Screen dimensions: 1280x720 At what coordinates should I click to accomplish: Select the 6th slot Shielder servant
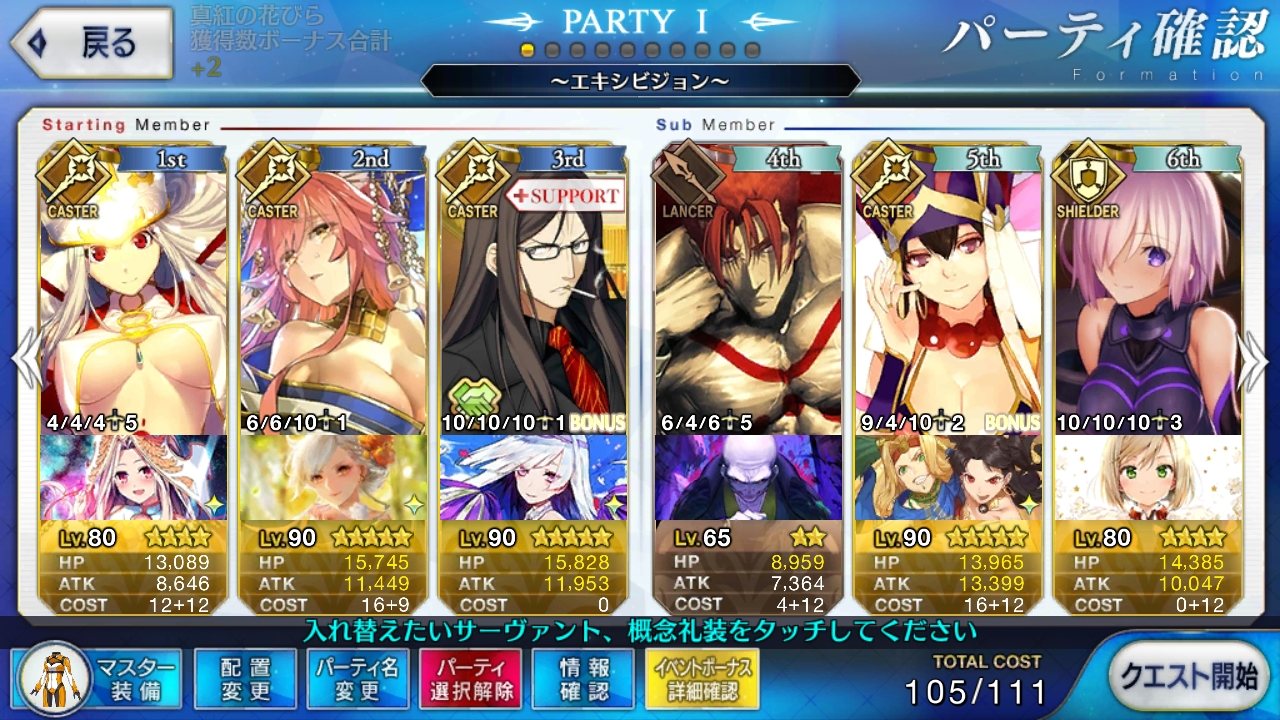[1148, 290]
